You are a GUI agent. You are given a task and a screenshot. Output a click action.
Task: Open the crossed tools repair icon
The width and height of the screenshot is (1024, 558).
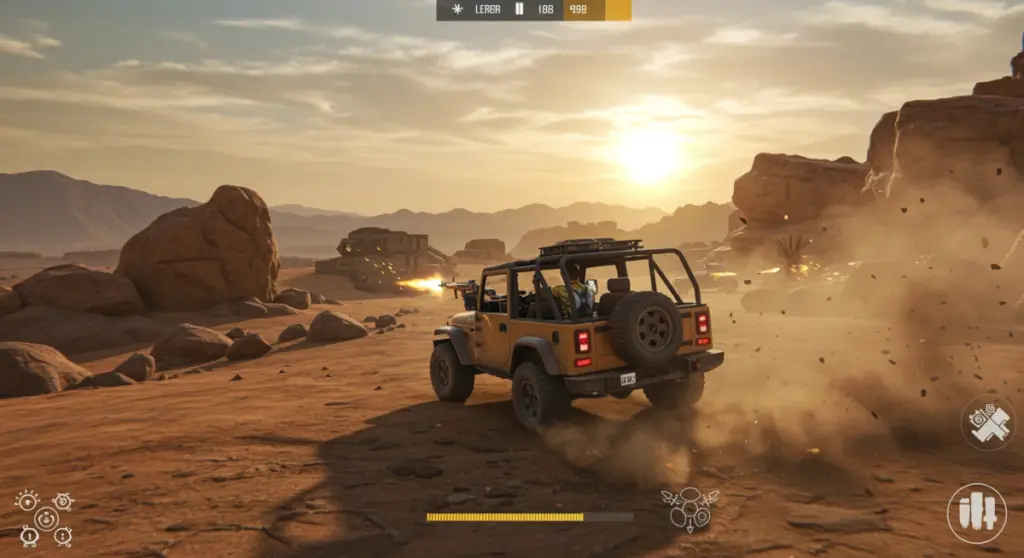pos(988,423)
